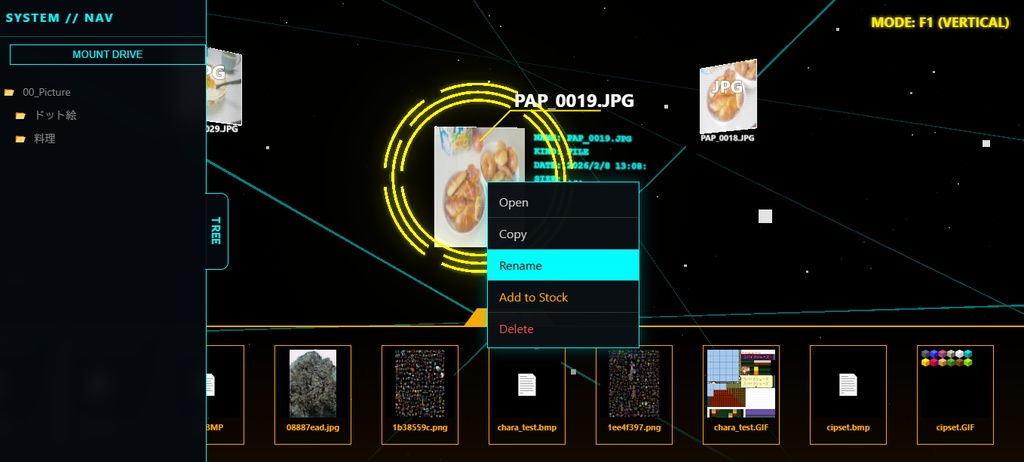Select the 料理 folder
The width and height of the screenshot is (1024, 462).
tap(45, 138)
